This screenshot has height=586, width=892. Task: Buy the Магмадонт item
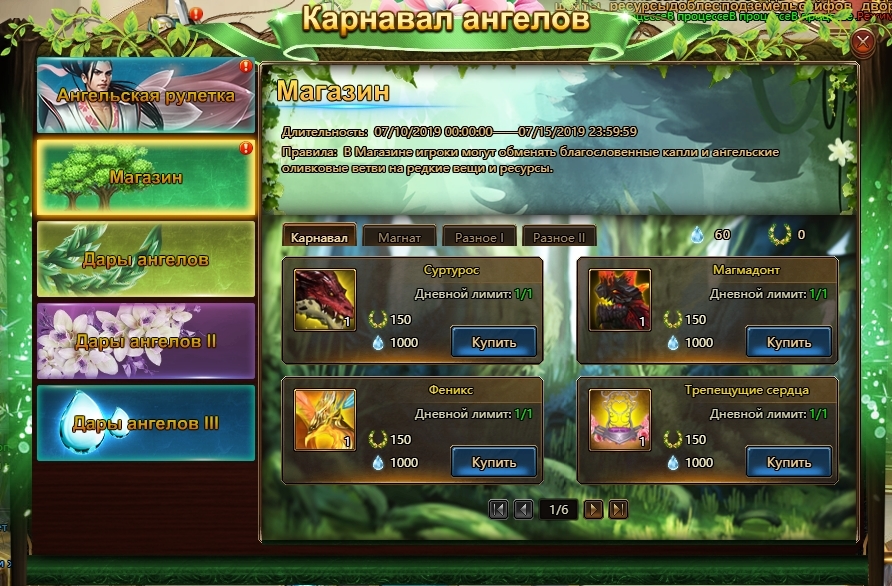click(789, 342)
